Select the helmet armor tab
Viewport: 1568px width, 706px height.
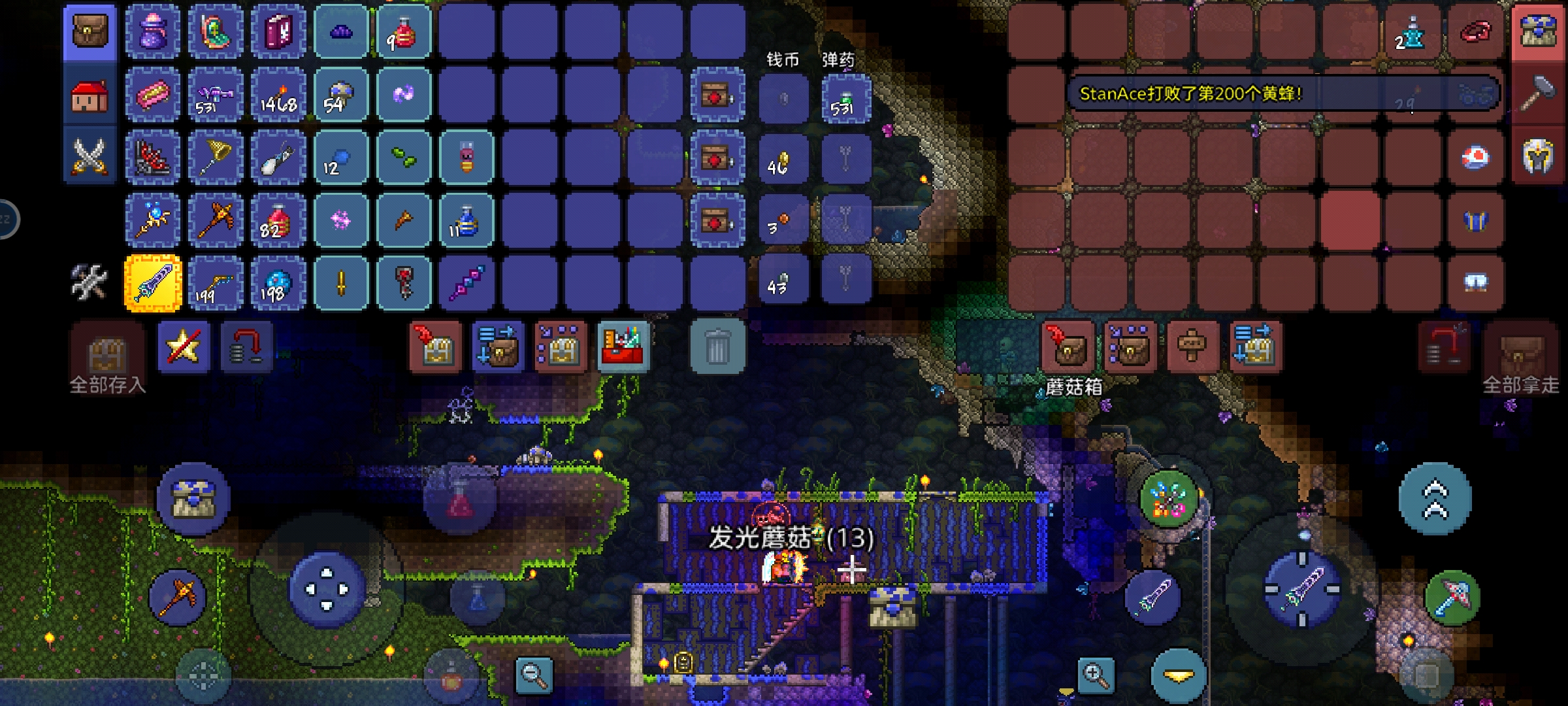(x=1538, y=157)
